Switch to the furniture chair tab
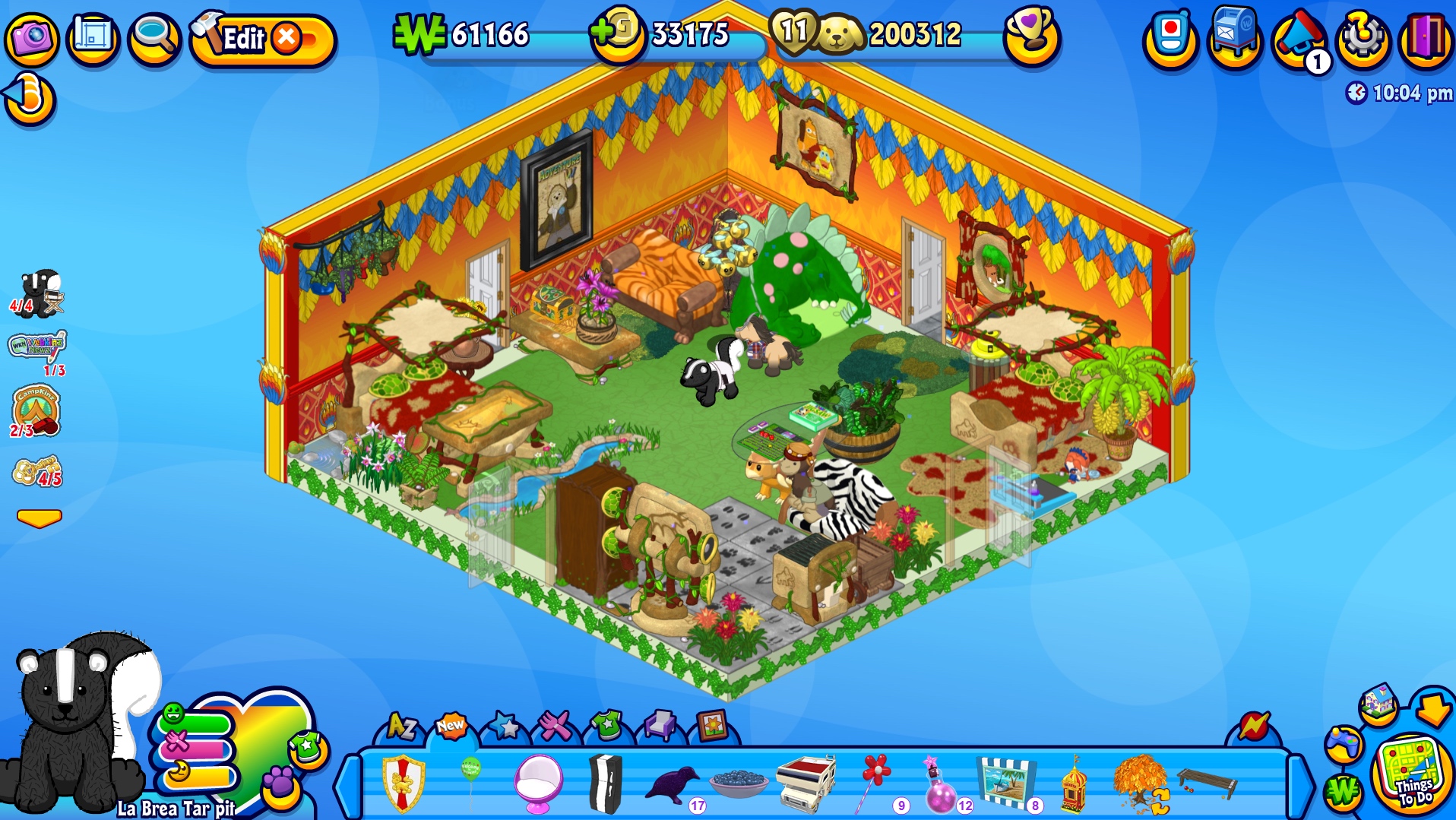 click(659, 727)
